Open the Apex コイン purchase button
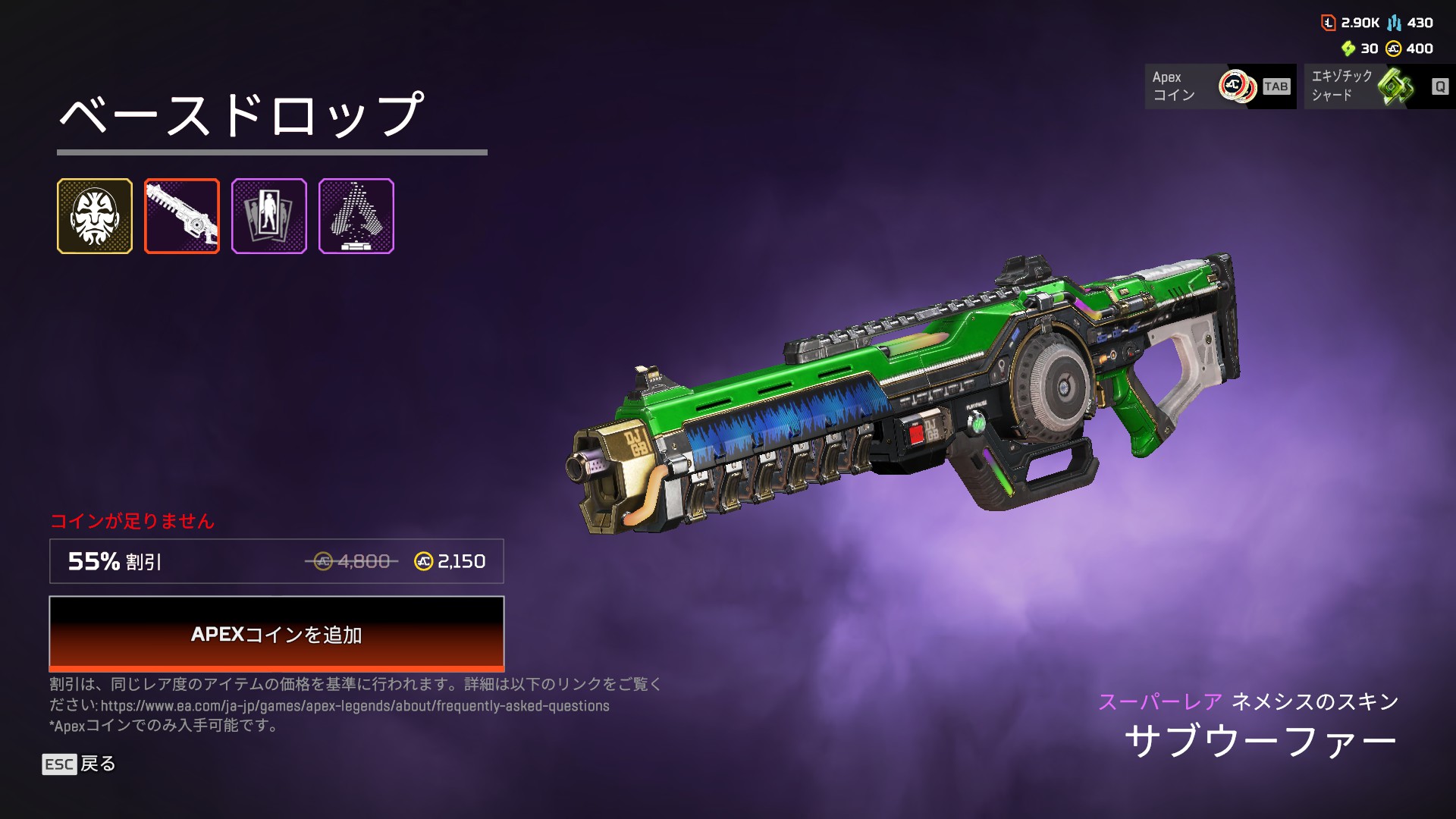This screenshot has width=1456, height=819. click(1220, 86)
